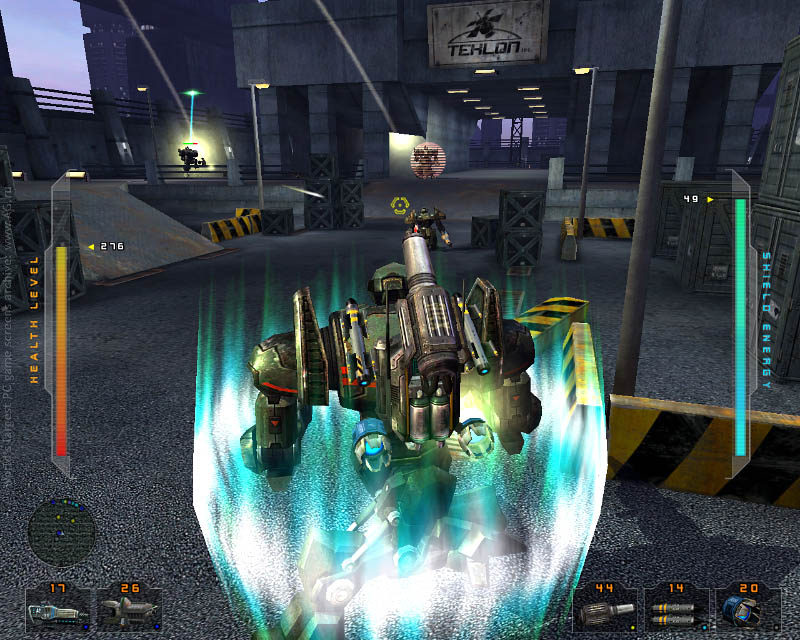This screenshot has height=640, width=800.
Task: Choose the weapon slot showing 26 ammo
Action: [x=128, y=609]
